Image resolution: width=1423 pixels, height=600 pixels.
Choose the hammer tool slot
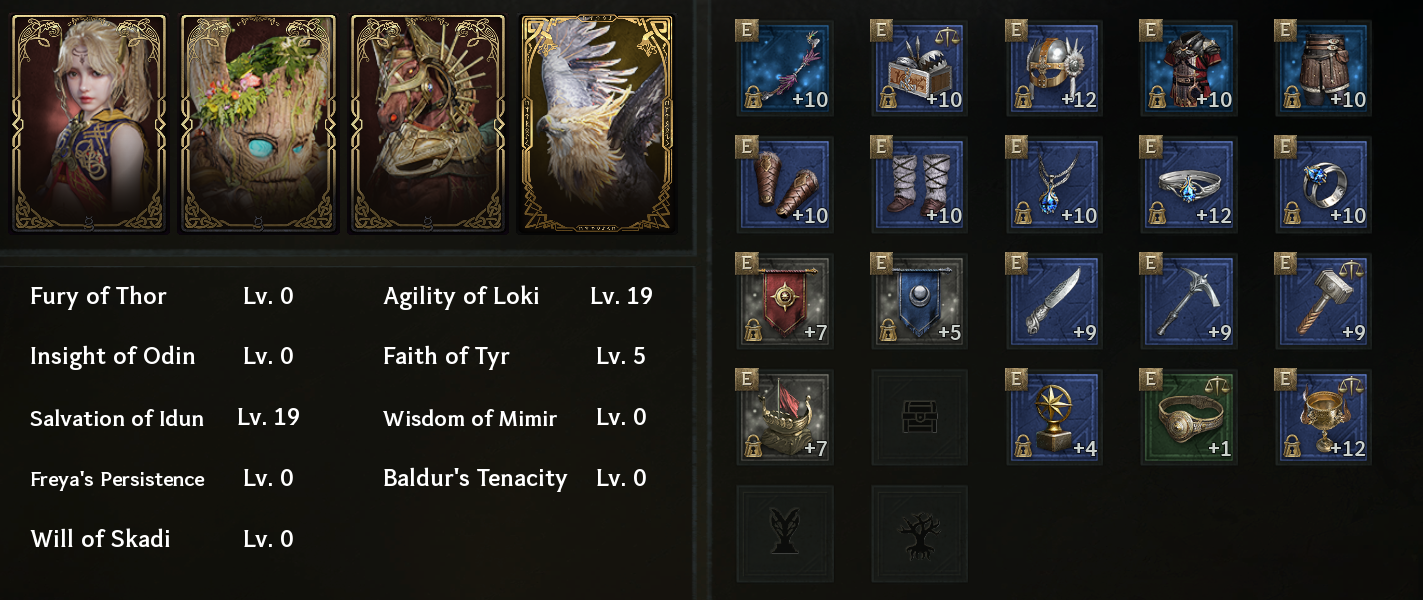tap(1323, 301)
